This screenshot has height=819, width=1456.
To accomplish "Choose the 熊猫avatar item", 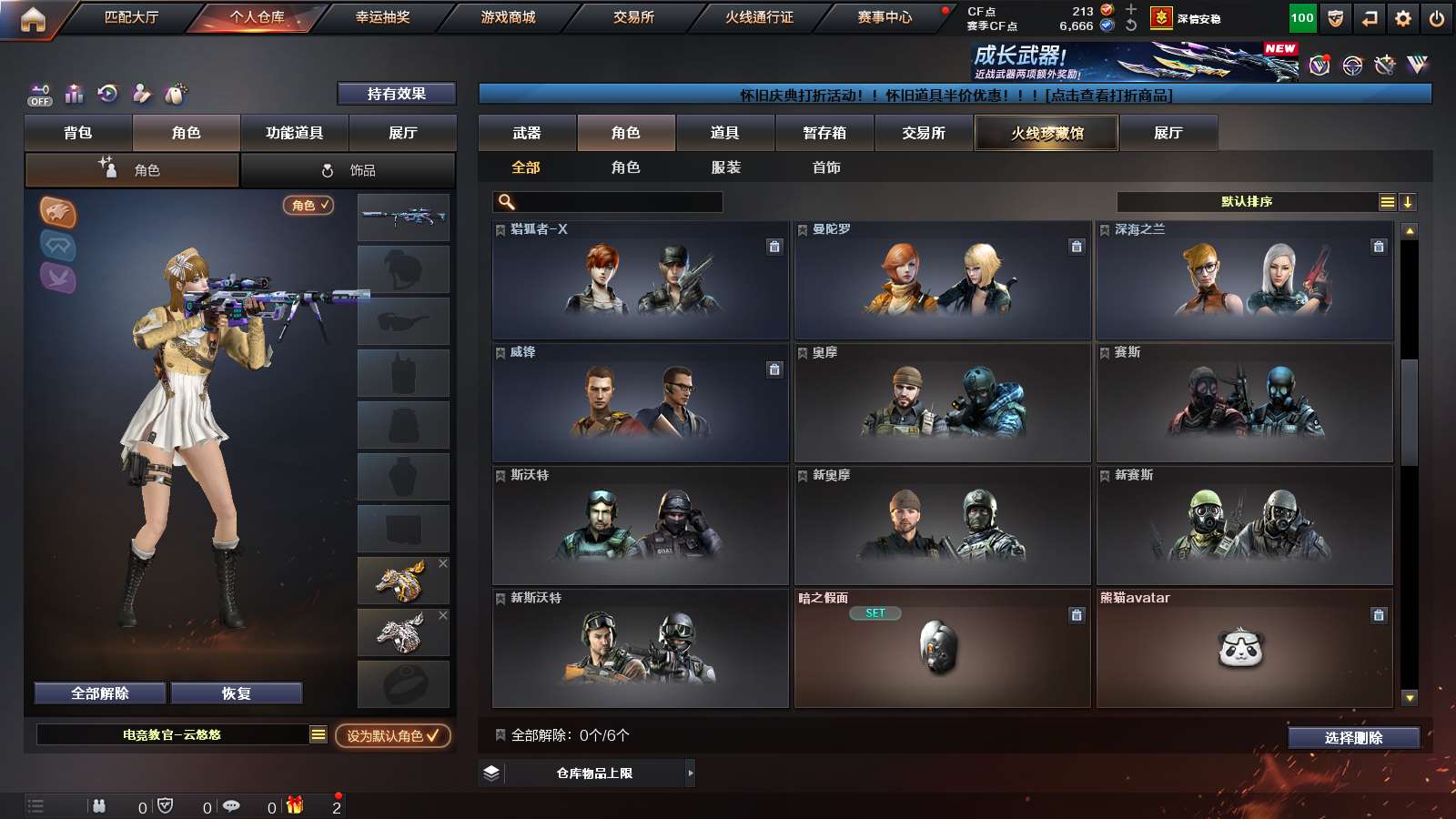I will tap(1244, 648).
